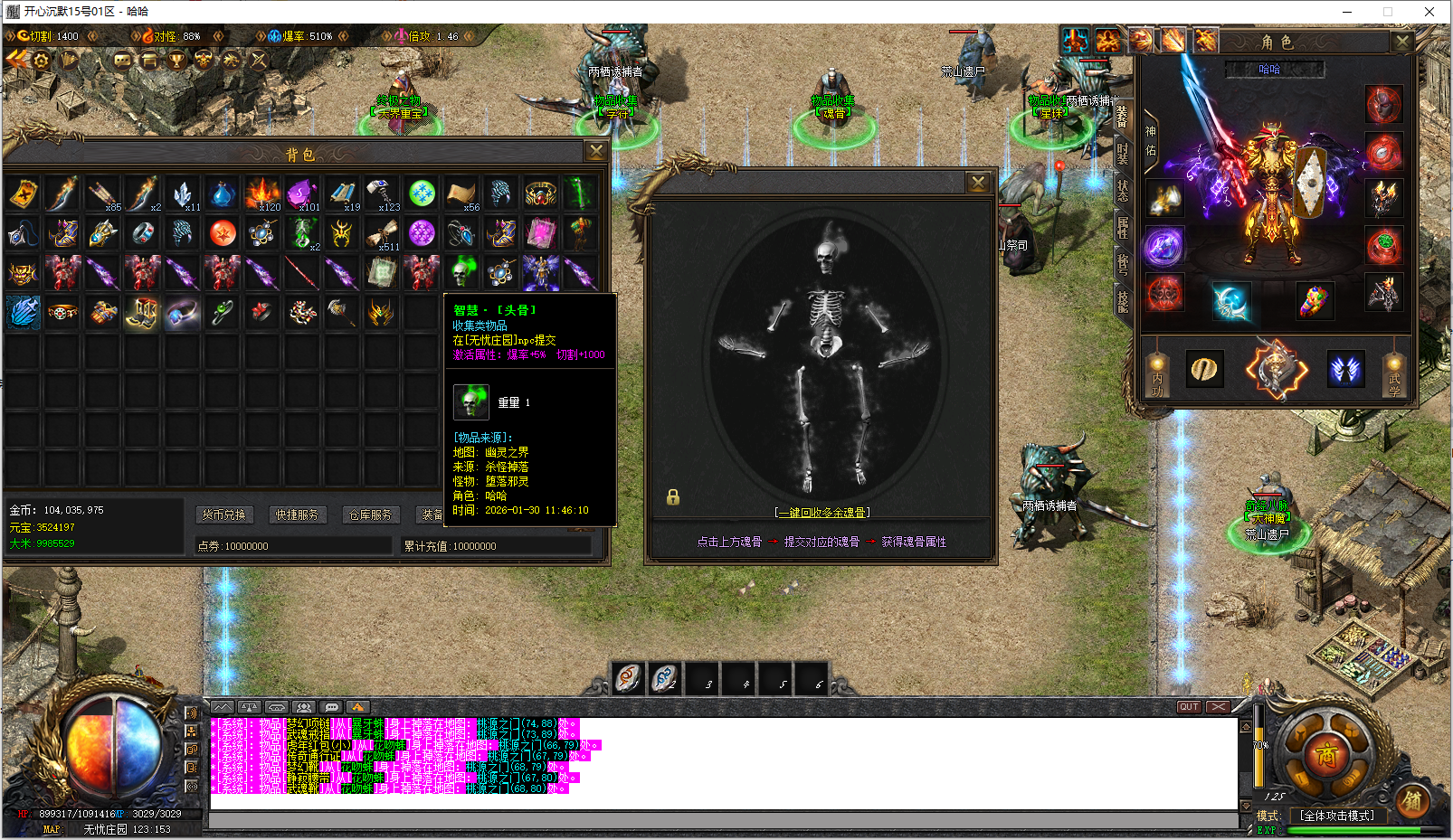Select the x511 scroll bundle item
1453x840 pixels.
pos(382,233)
